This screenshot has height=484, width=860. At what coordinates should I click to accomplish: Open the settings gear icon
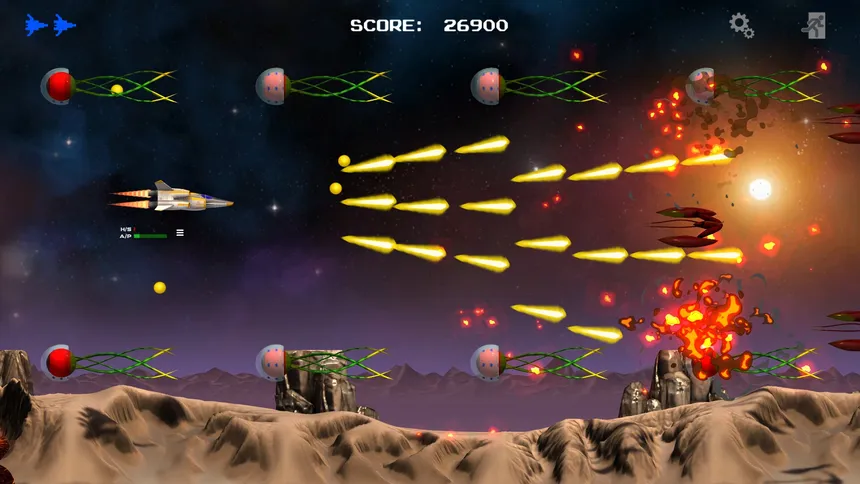click(x=741, y=25)
